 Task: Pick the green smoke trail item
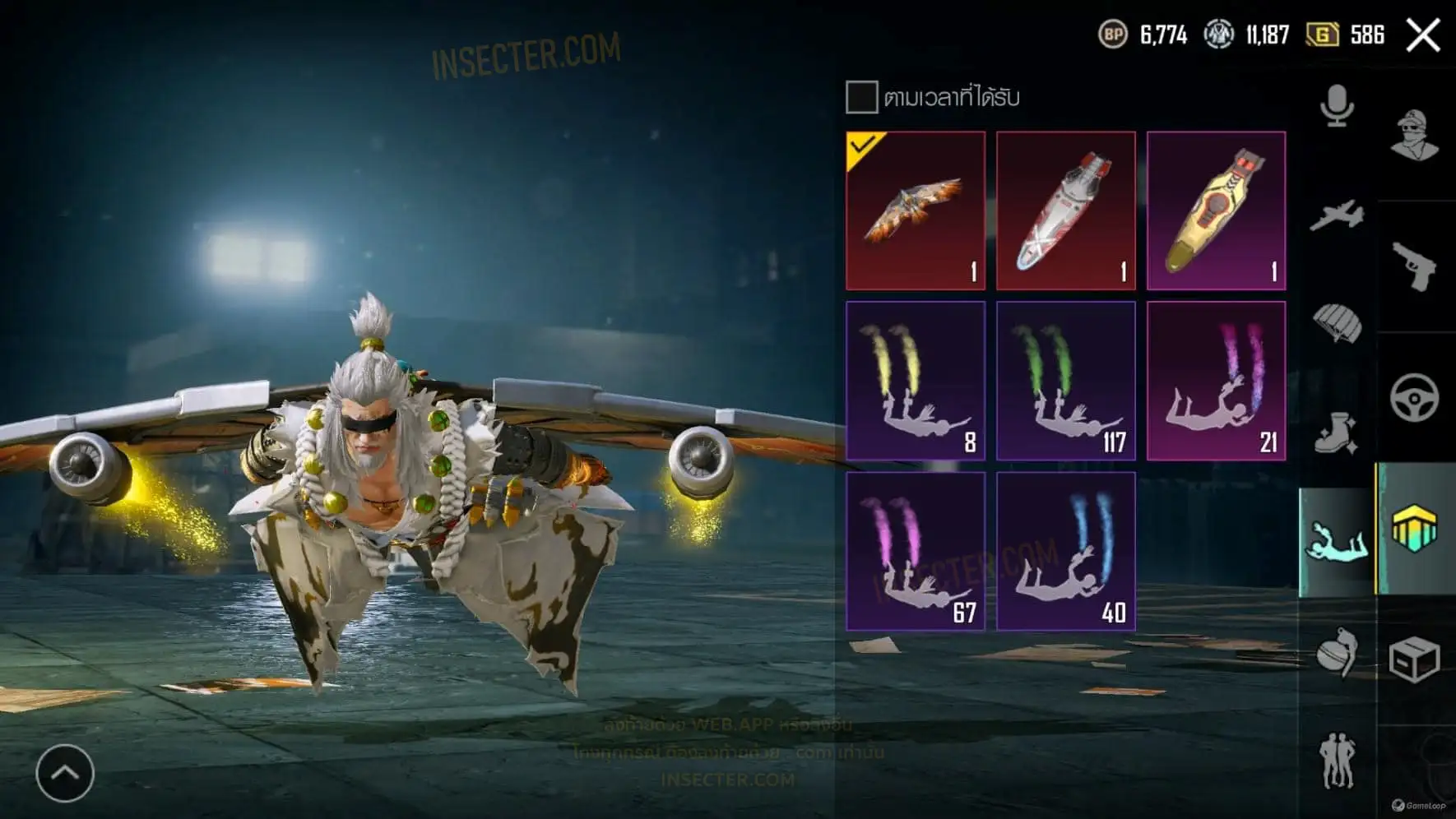coord(1066,381)
